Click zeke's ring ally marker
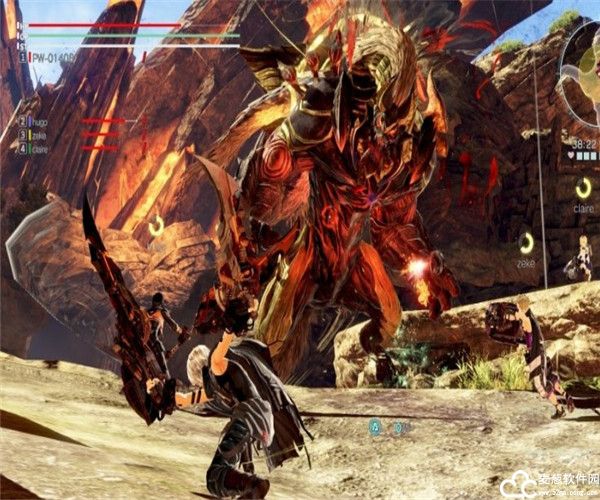 [x=526, y=241]
